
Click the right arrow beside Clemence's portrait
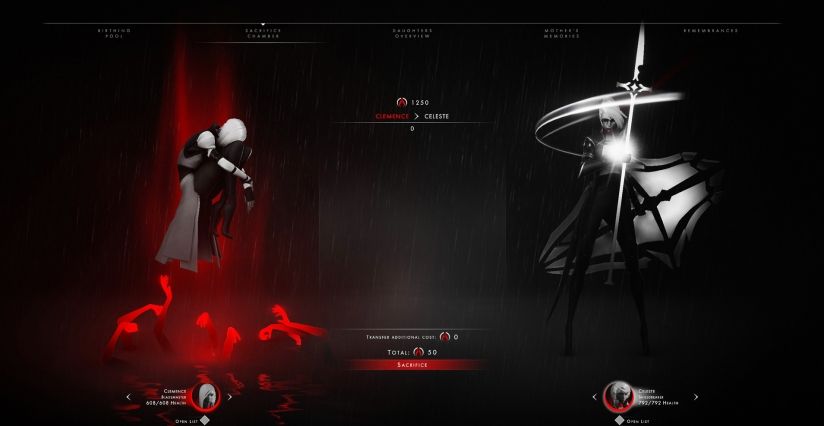click(x=231, y=396)
